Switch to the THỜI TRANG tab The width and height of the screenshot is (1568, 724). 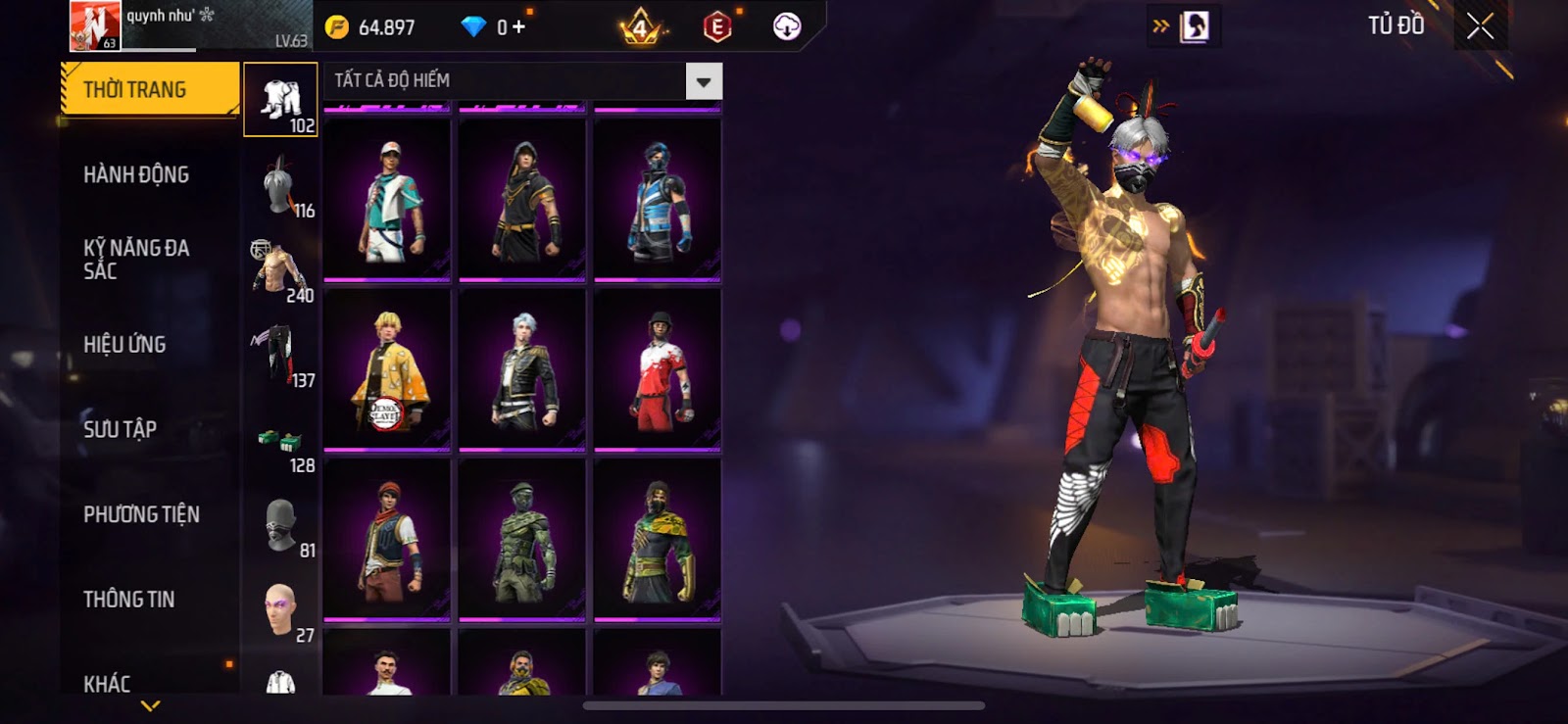(149, 90)
